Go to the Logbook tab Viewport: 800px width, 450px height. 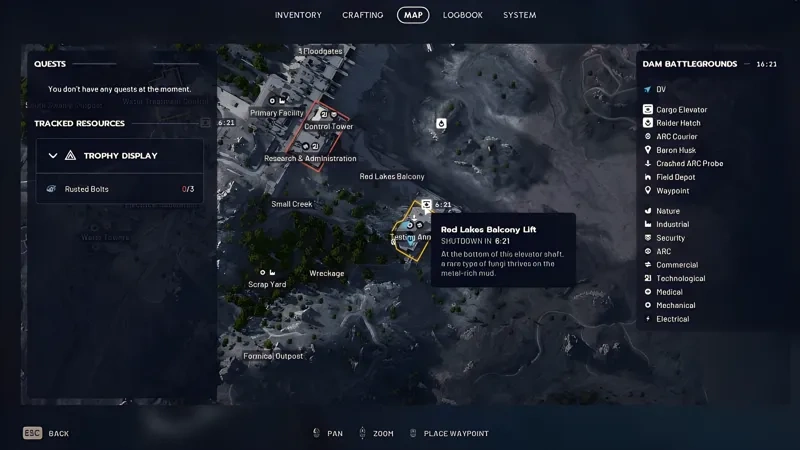tap(463, 15)
